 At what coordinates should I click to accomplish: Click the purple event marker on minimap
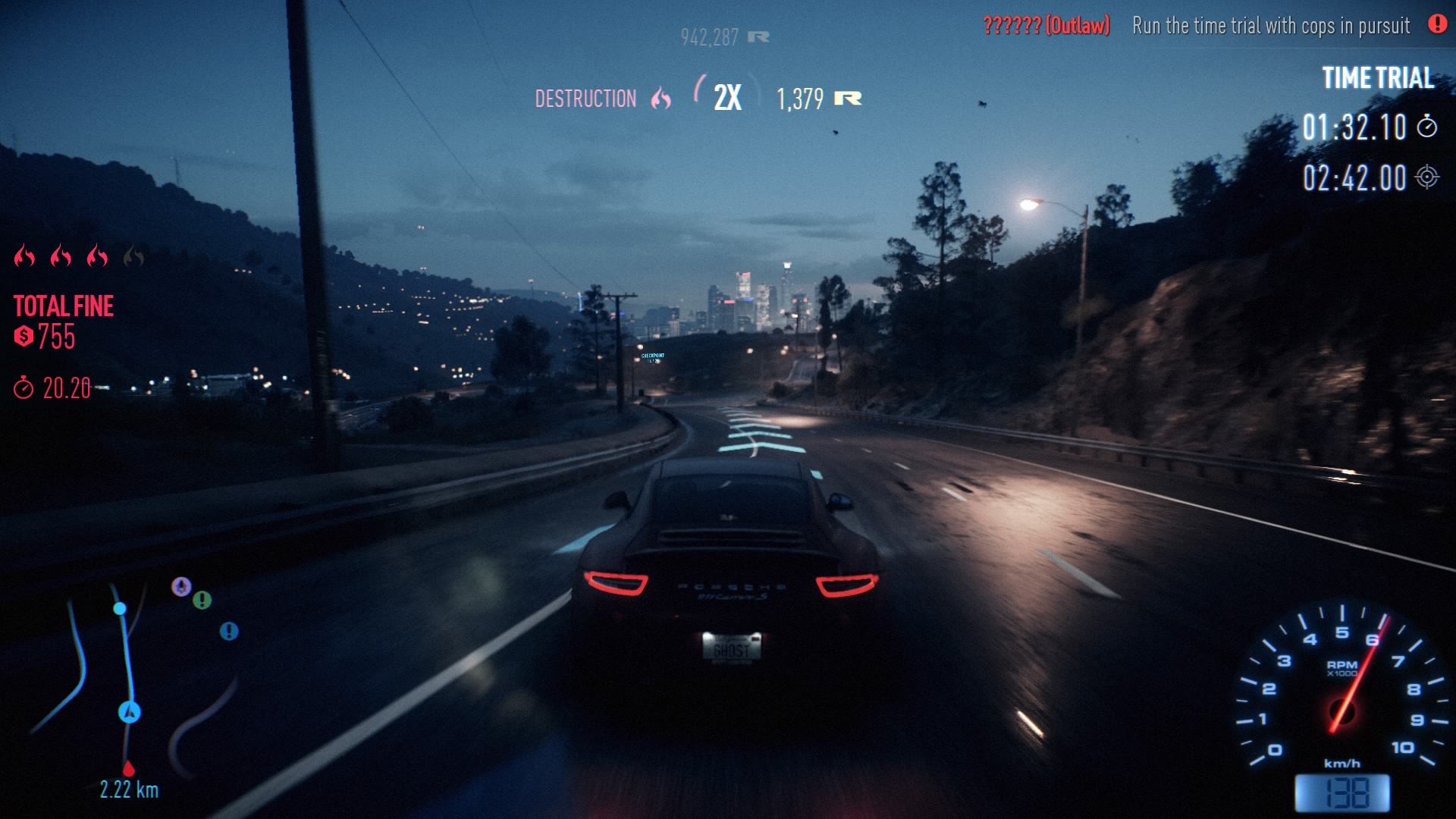click(x=180, y=586)
